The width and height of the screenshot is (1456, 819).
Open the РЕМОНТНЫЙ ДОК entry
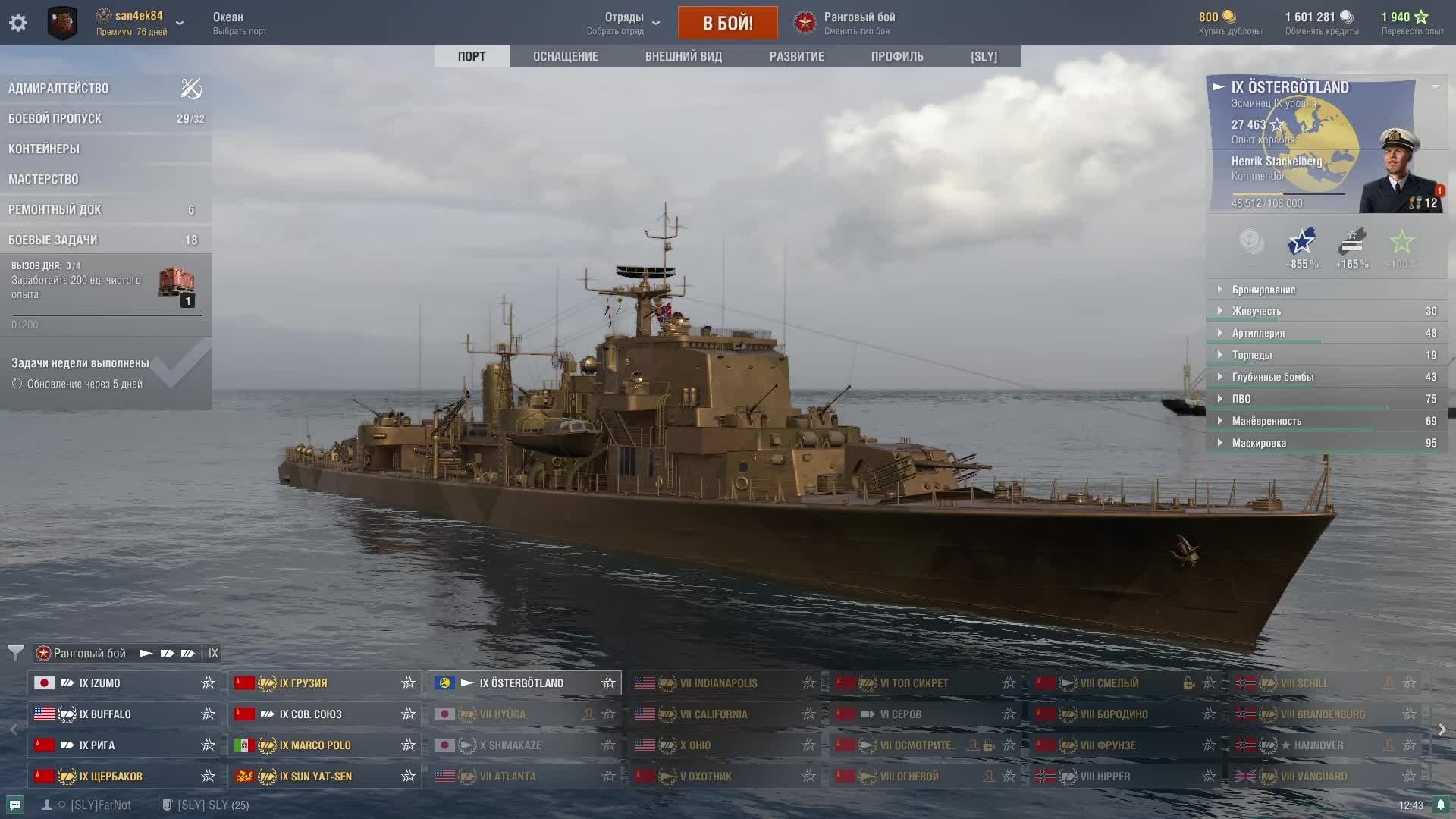tap(55, 209)
